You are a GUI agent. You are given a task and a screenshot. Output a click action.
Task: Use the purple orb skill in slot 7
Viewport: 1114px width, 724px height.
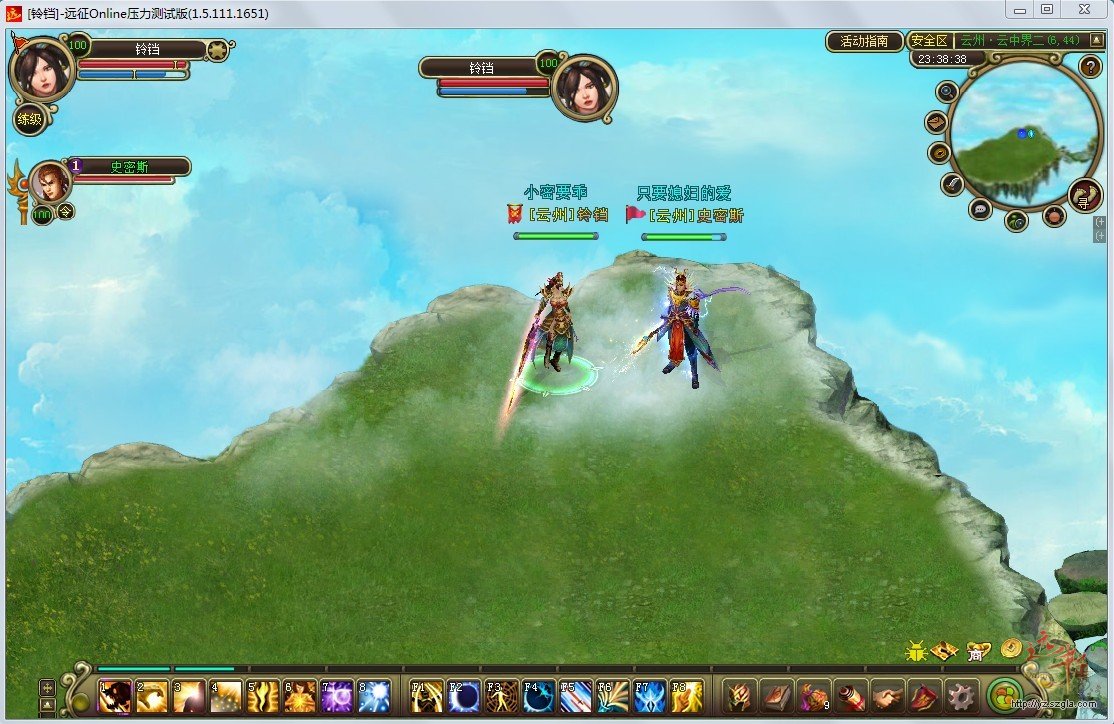(336, 696)
